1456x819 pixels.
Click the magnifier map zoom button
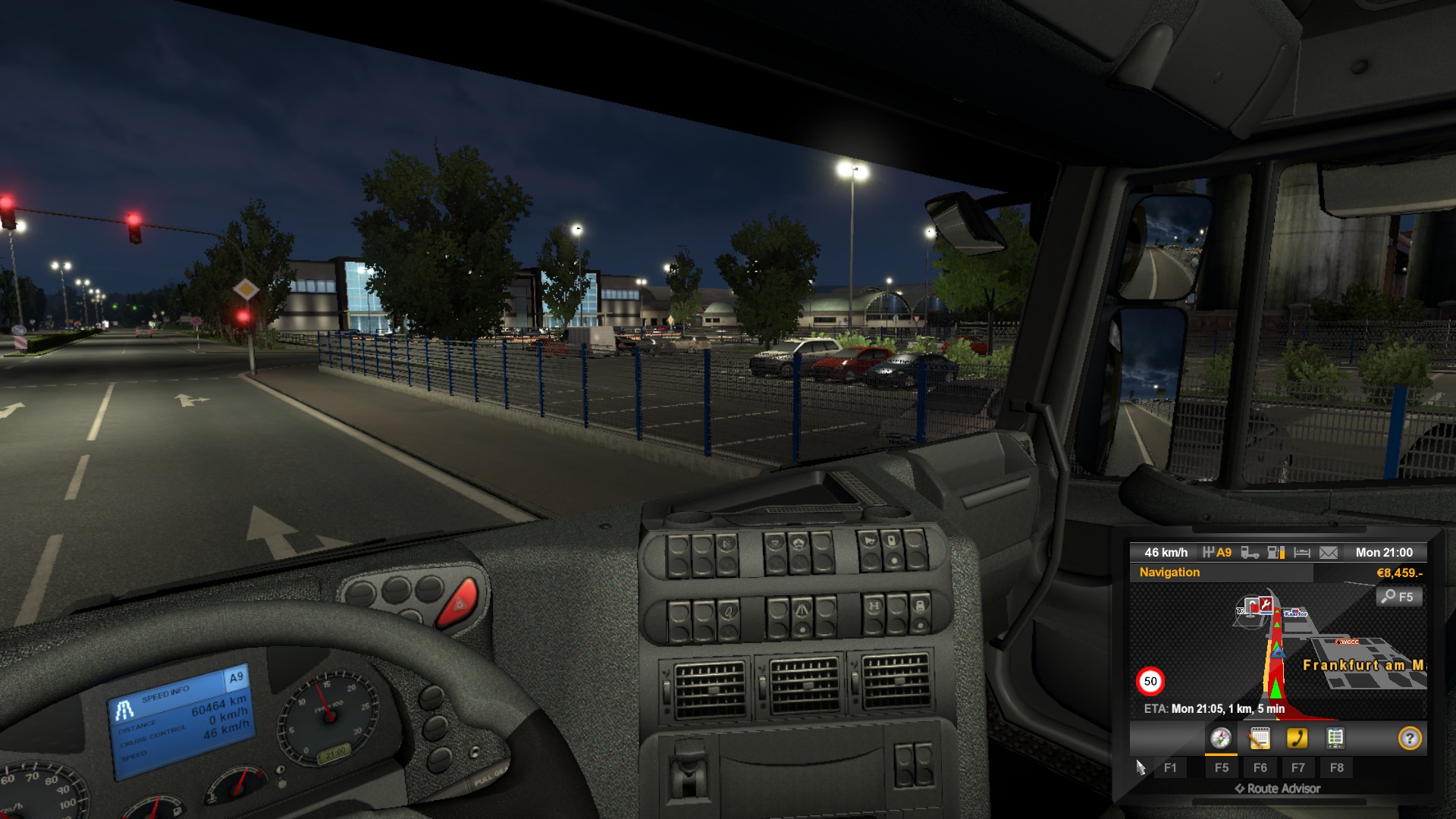point(1398,597)
